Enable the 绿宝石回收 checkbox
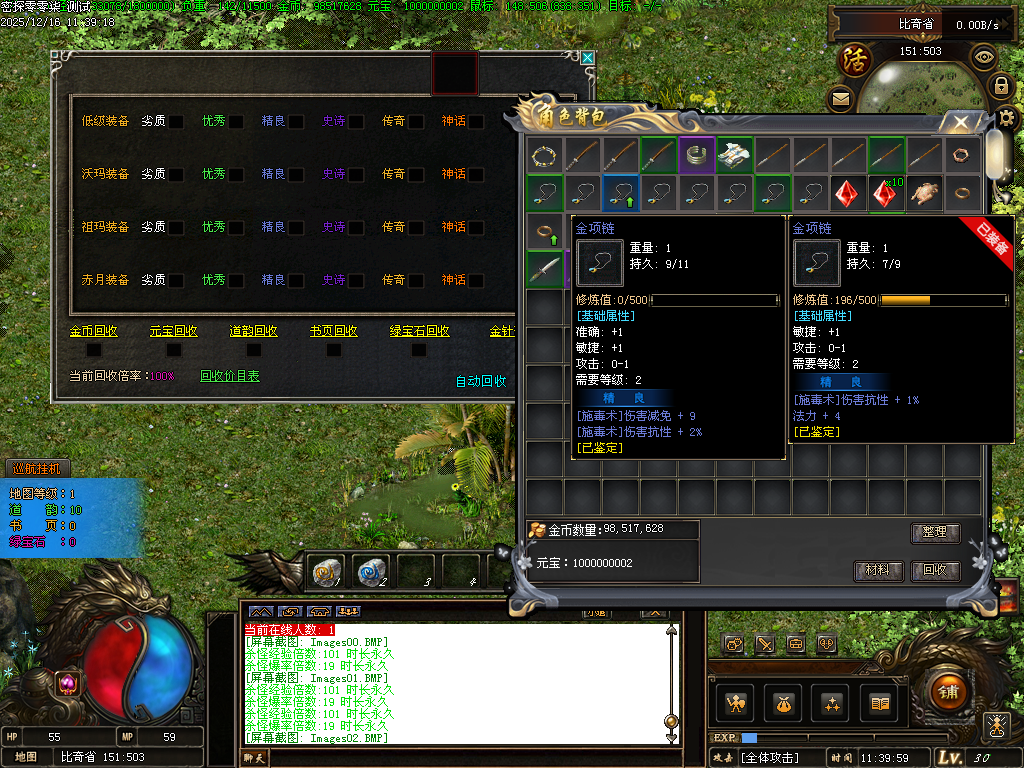This screenshot has width=1024, height=768. tap(414, 350)
